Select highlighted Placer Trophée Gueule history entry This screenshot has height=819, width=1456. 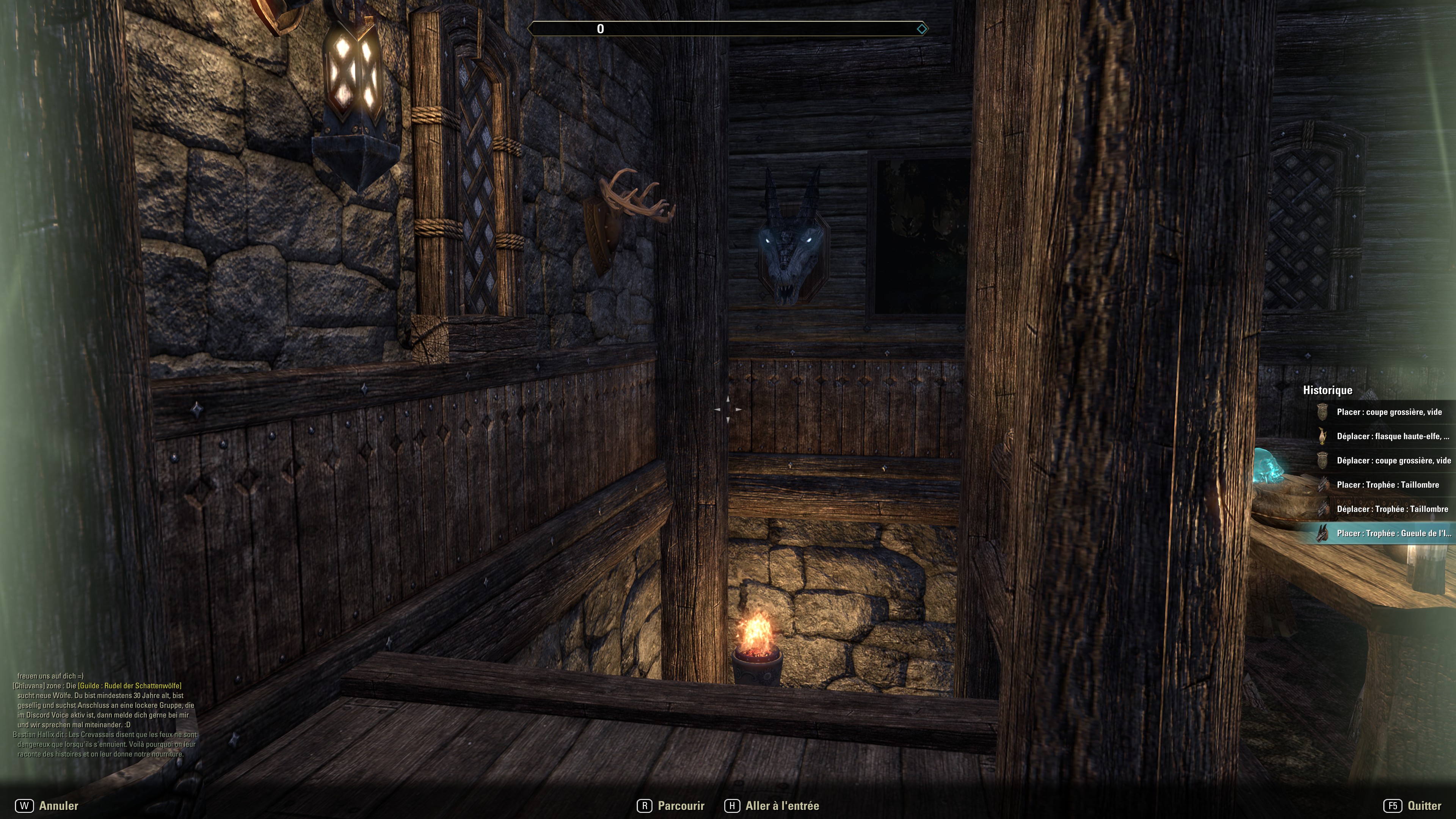(1393, 533)
